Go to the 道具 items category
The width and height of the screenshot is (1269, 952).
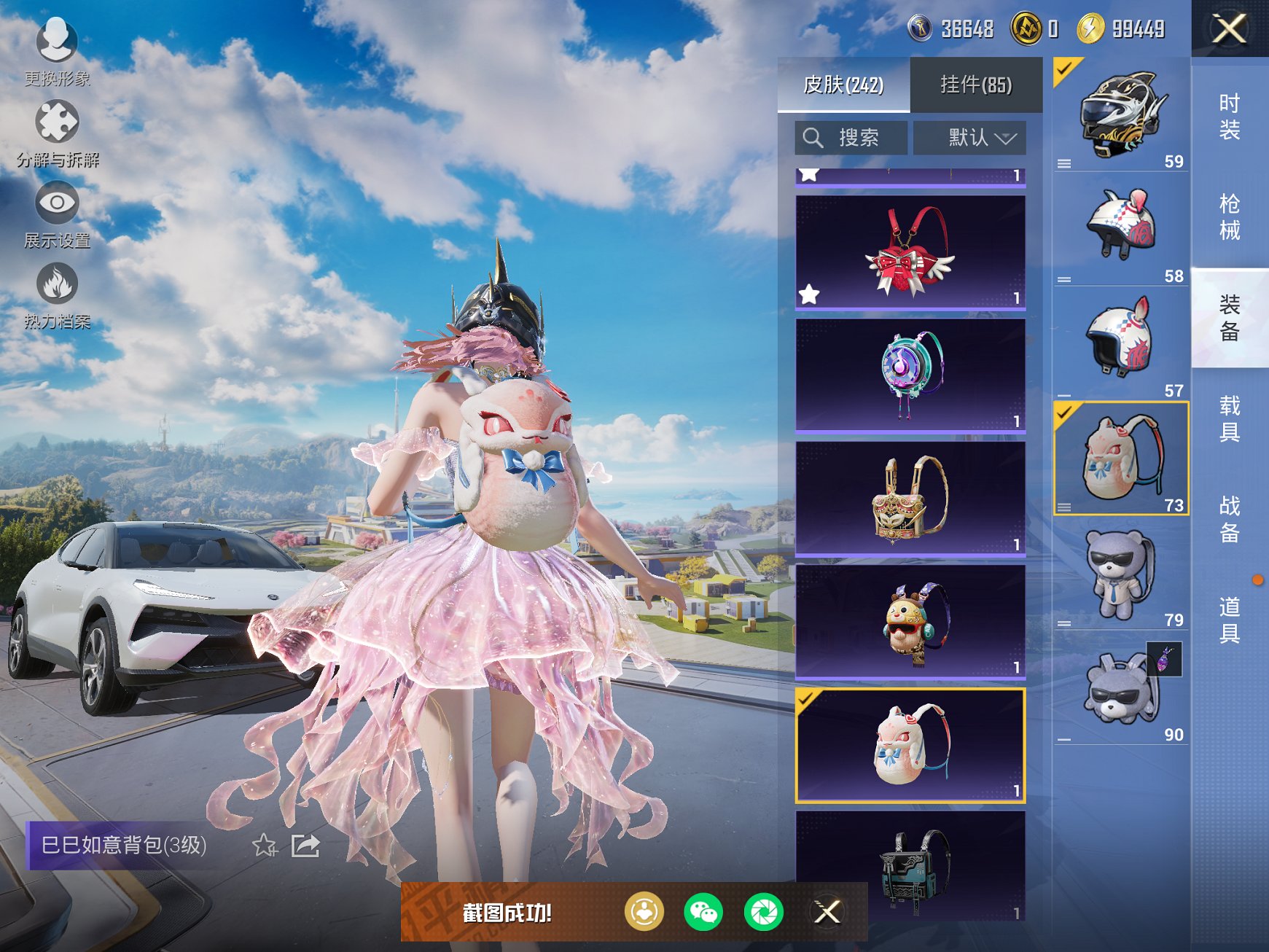click(1230, 620)
